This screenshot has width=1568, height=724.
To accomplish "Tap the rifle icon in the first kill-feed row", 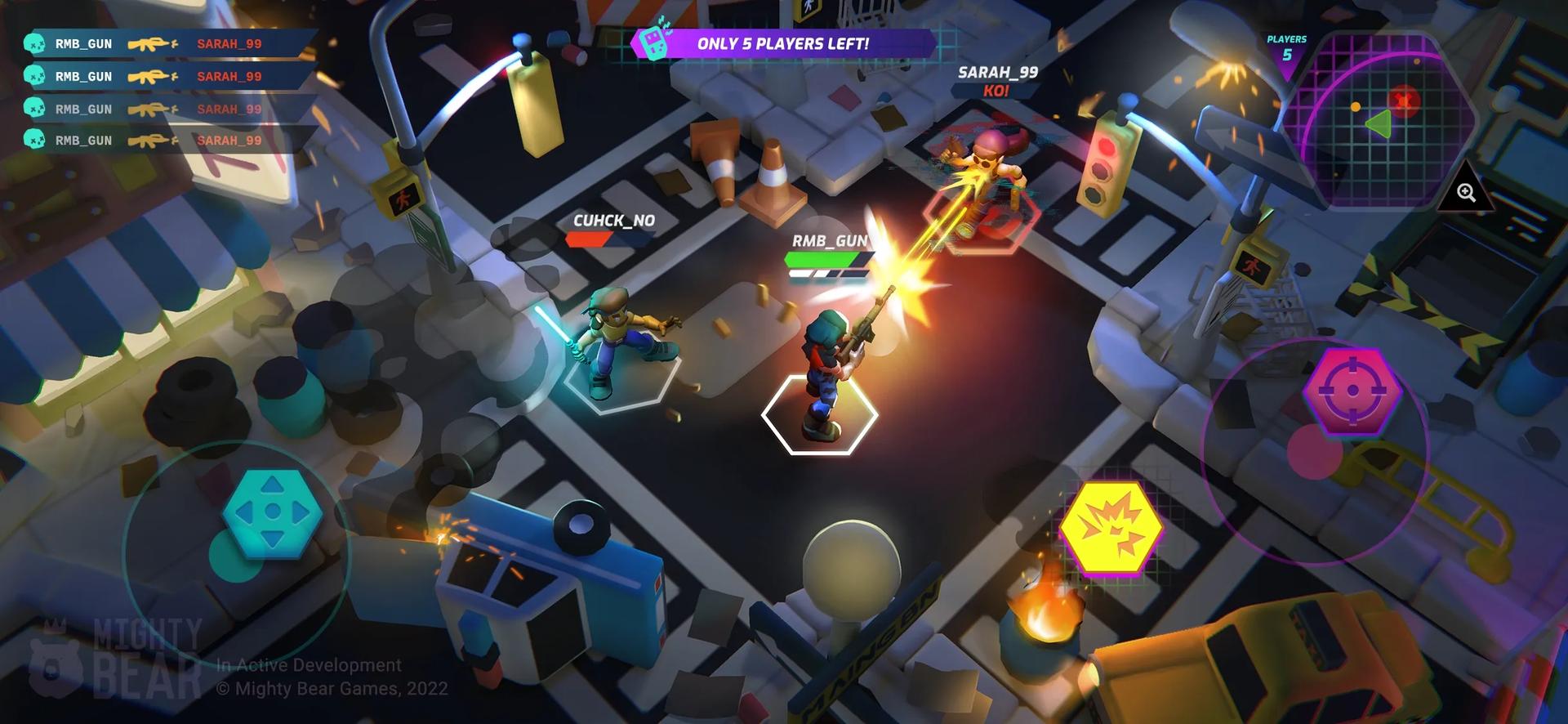I will (x=149, y=44).
